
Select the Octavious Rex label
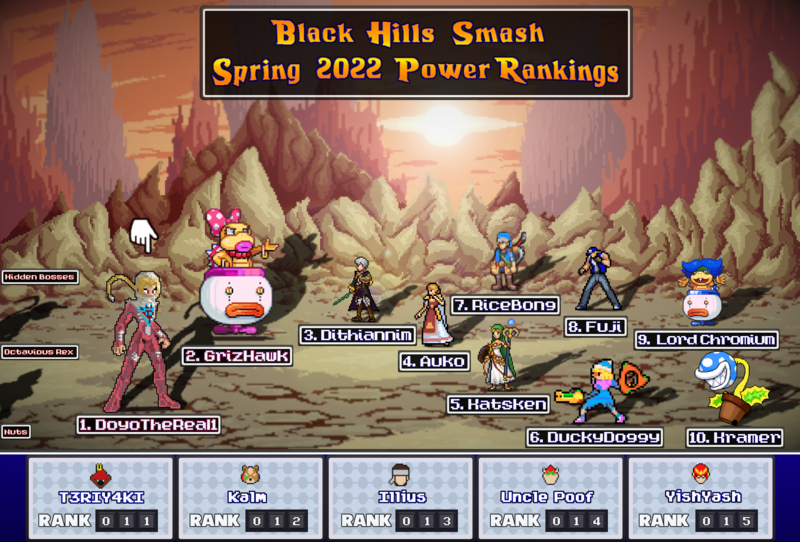pos(40,352)
